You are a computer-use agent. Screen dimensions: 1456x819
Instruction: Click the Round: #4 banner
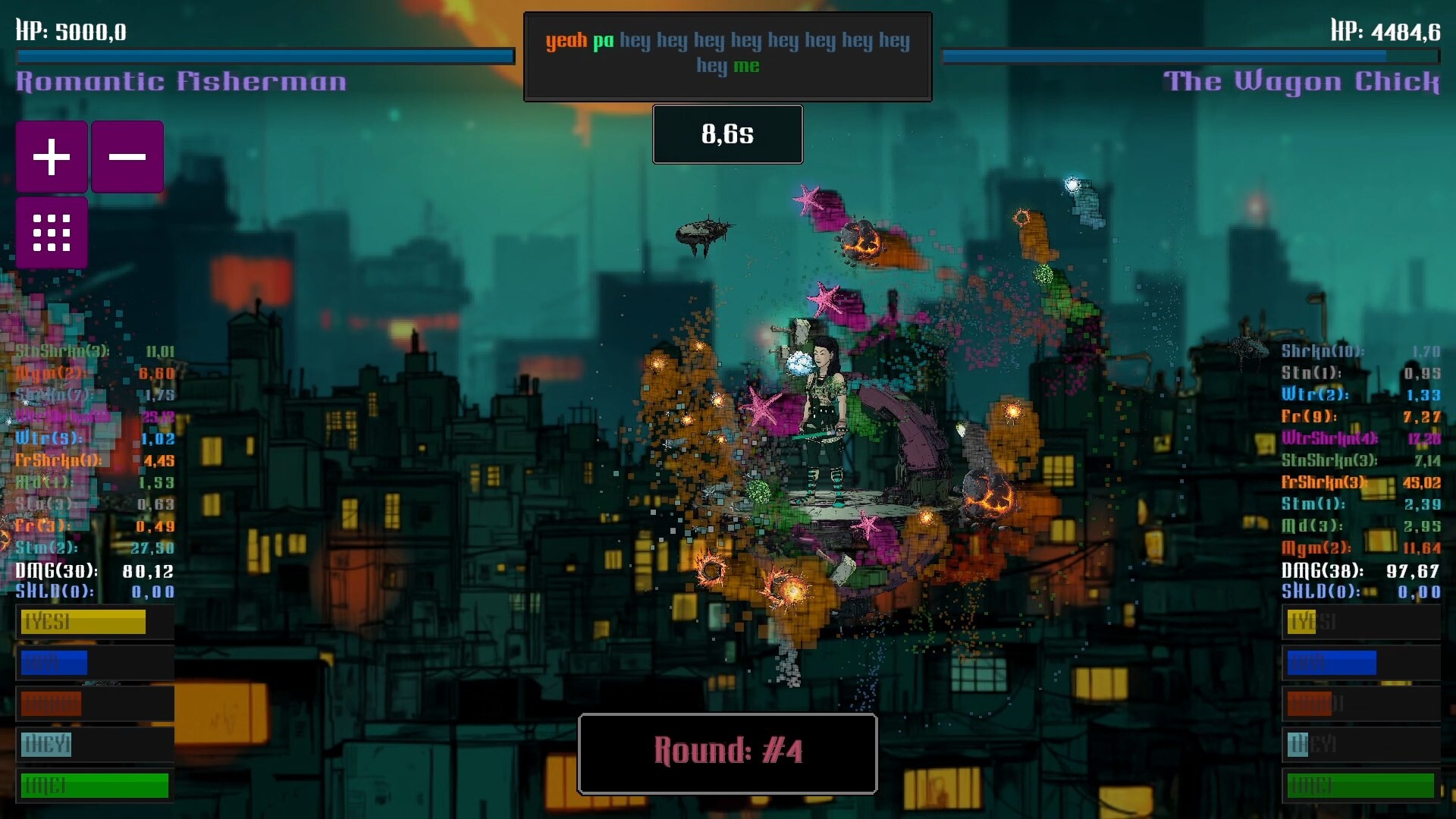click(x=727, y=753)
